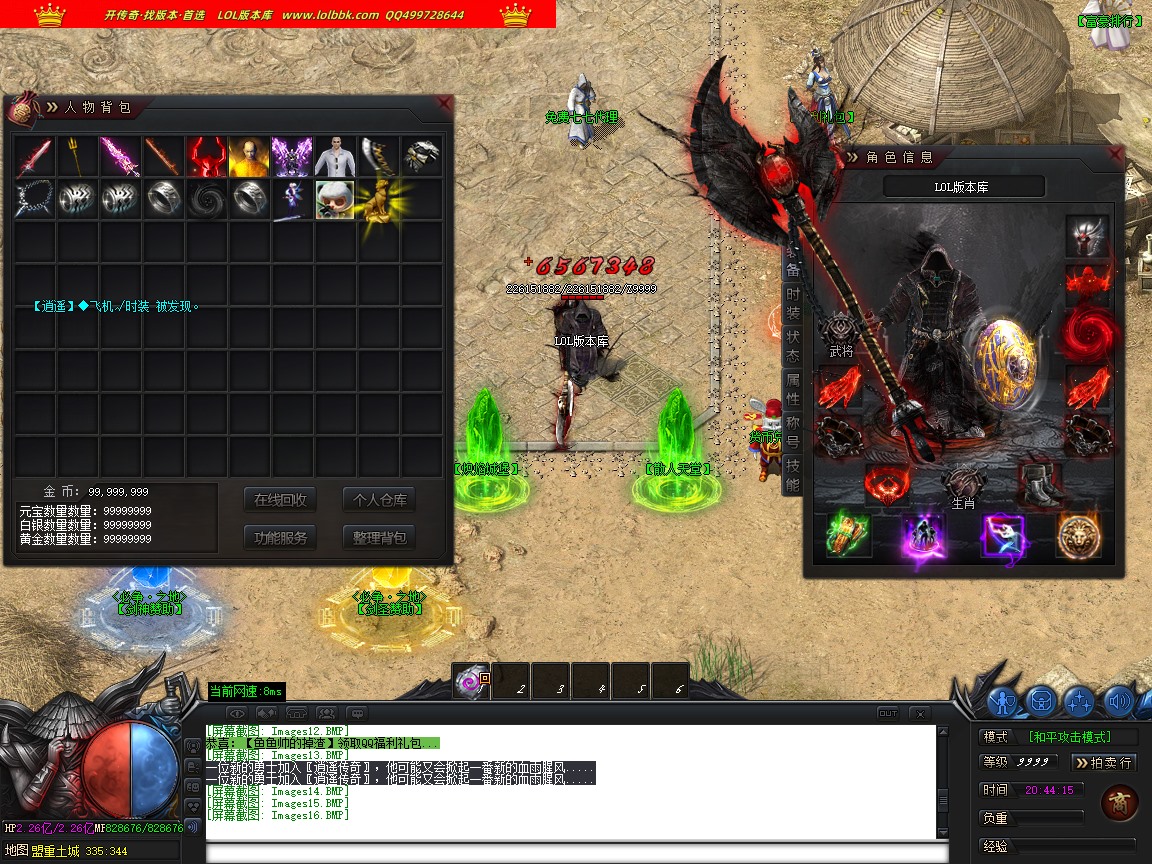Select the boots equipment slot
Image resolution: width=1152 pixels, height=864 pixels.
tap(1040, 485)
